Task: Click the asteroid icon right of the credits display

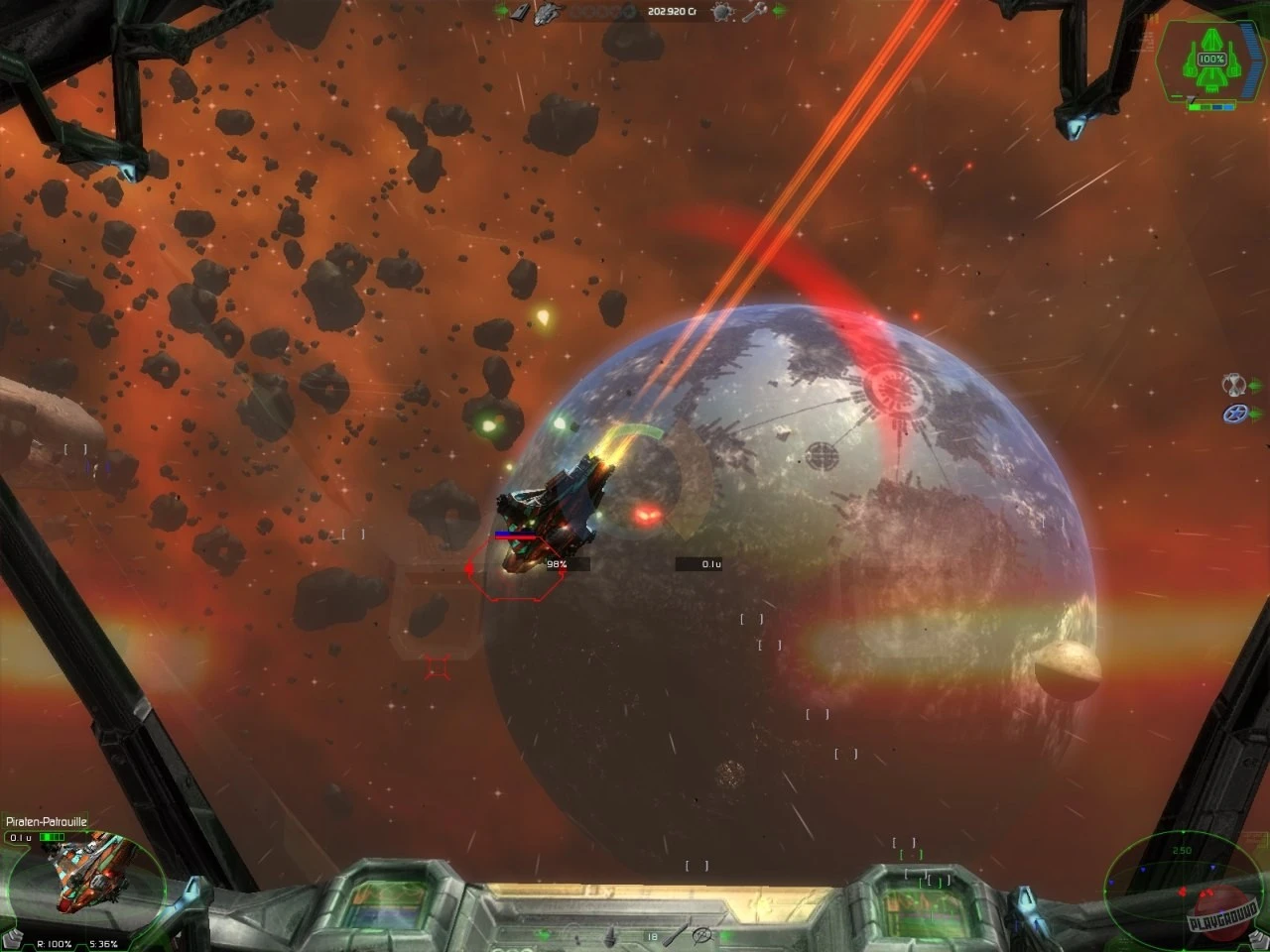Action: click(722, 12)
